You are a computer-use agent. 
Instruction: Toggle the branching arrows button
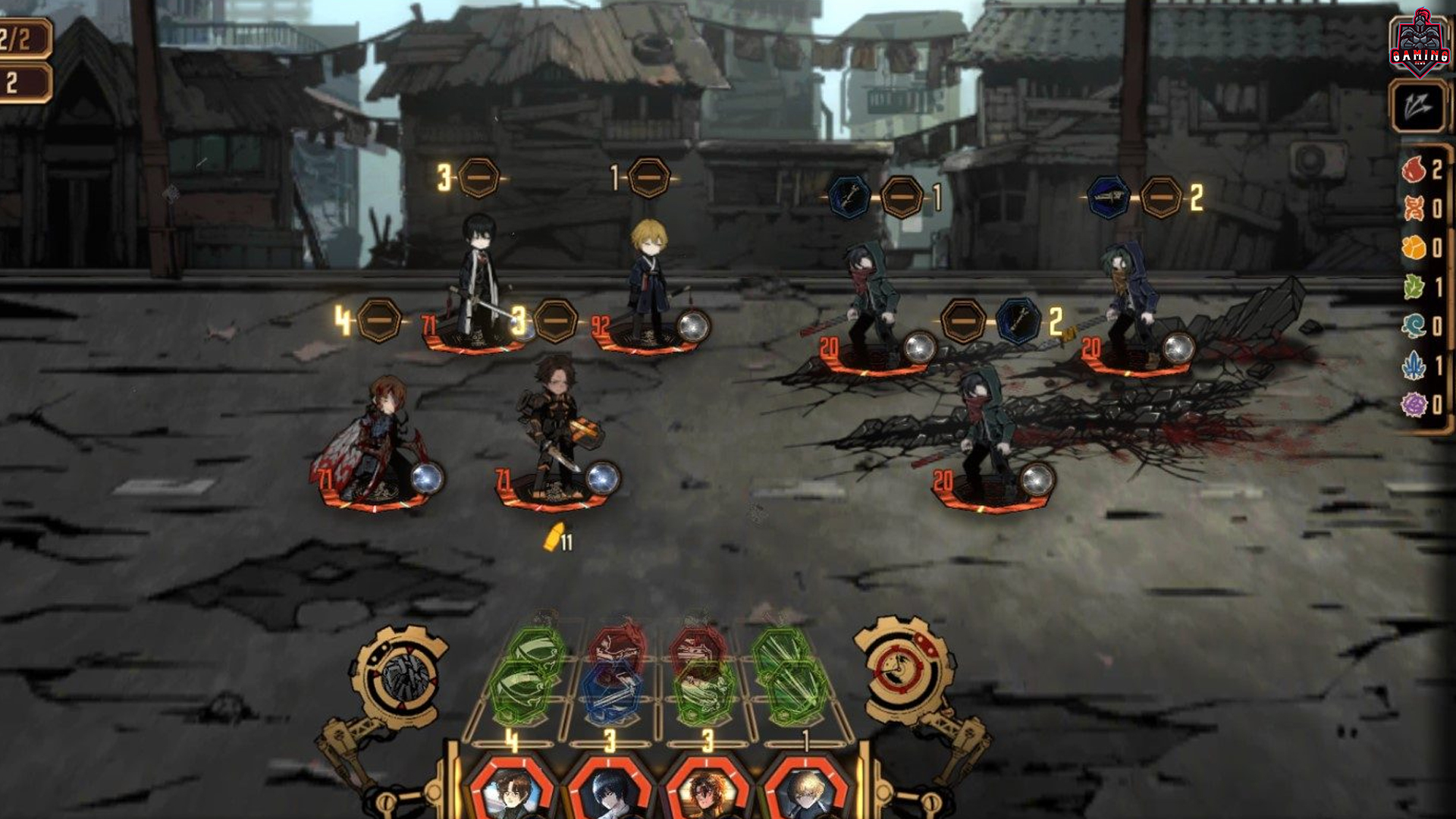tap(1417, 107)
